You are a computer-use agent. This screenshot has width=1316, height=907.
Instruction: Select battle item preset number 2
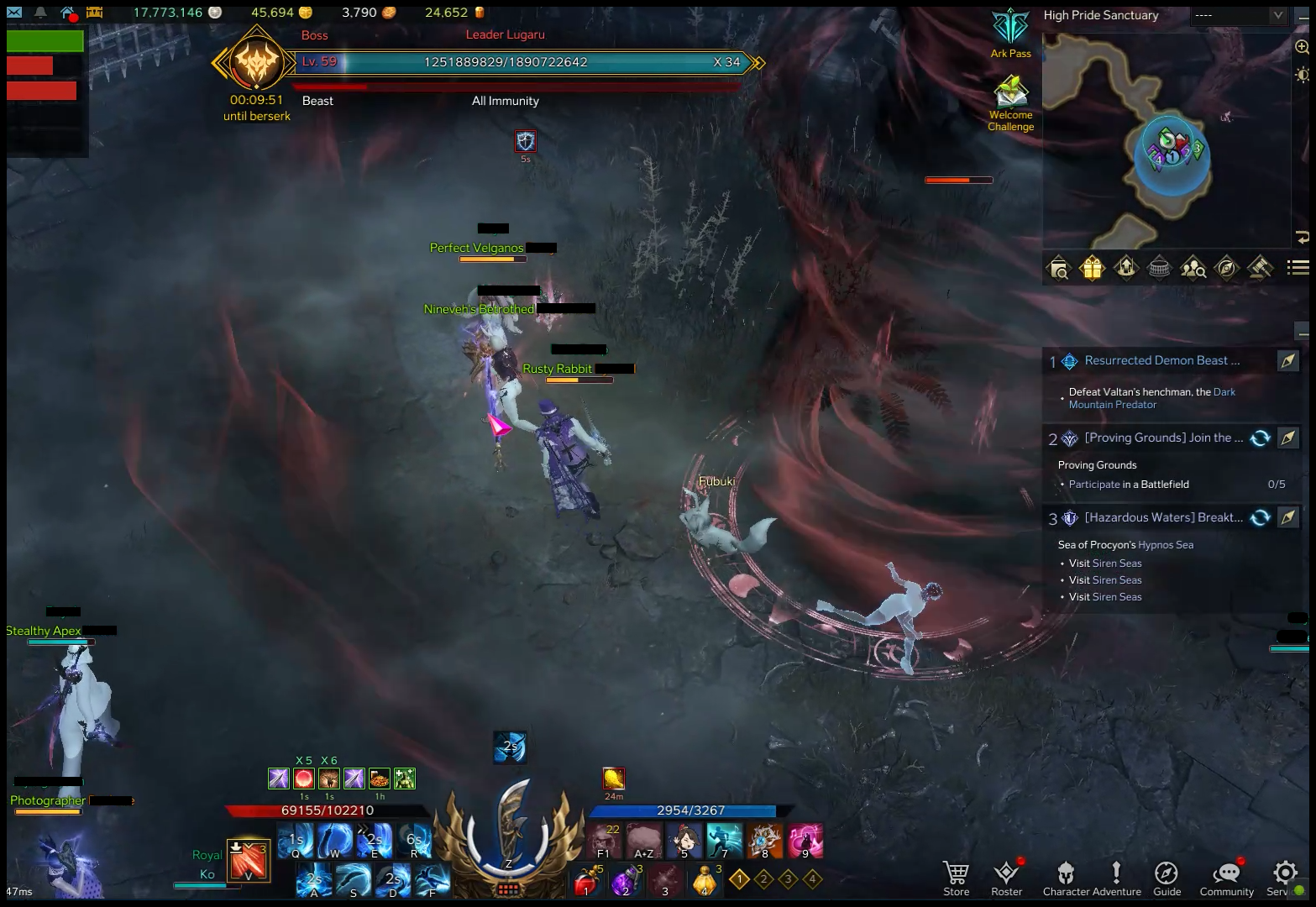(x=763, y=878)
